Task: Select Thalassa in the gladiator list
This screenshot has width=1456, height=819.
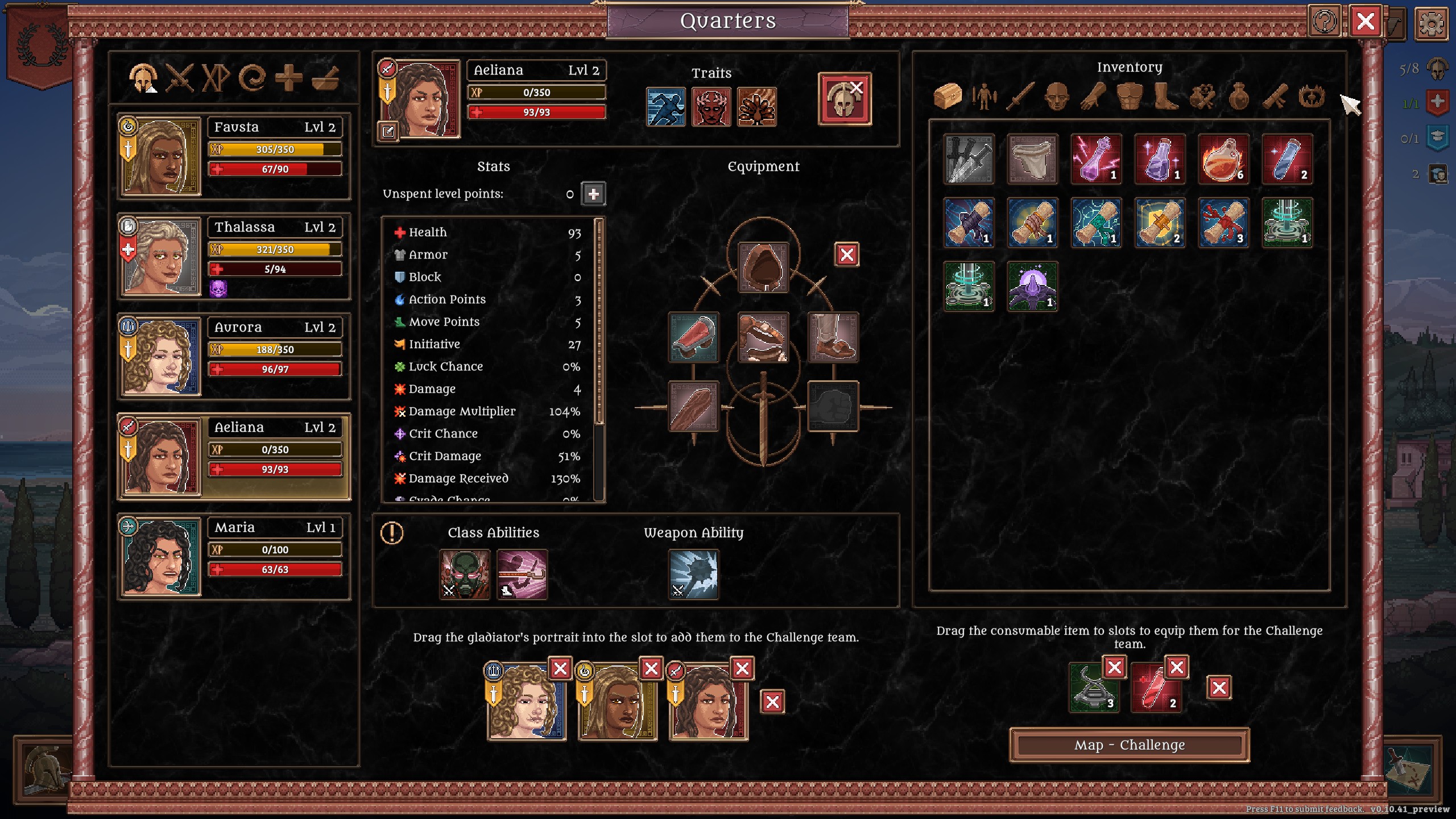Action: [233, 256]
